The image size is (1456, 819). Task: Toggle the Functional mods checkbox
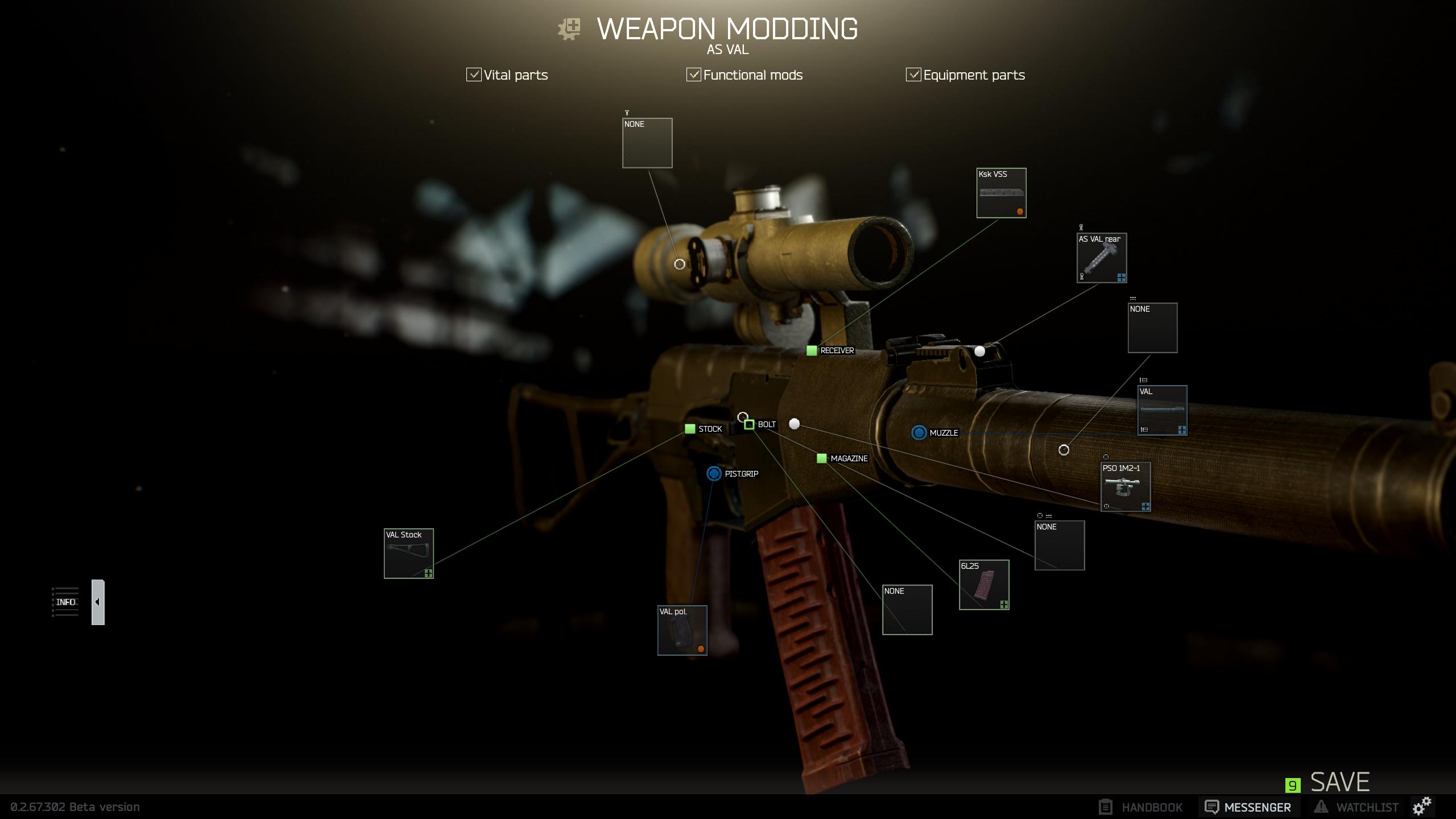[x=693, y=75]
